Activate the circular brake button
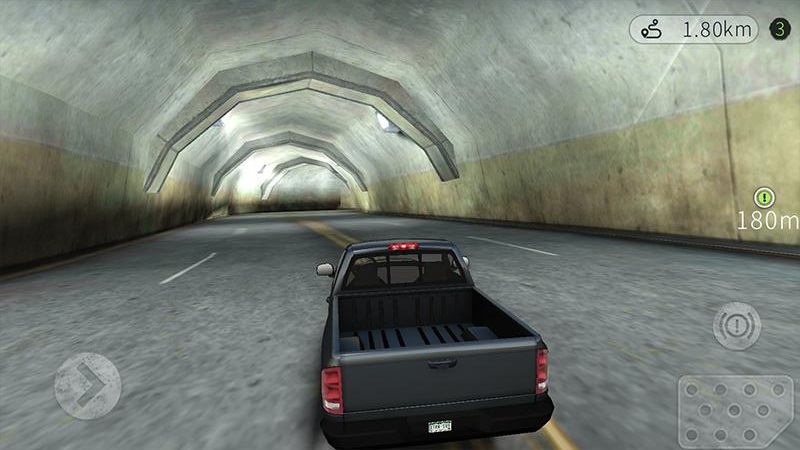Image resolution: width=800 pixels, height=450 pixels. point(737,326)
